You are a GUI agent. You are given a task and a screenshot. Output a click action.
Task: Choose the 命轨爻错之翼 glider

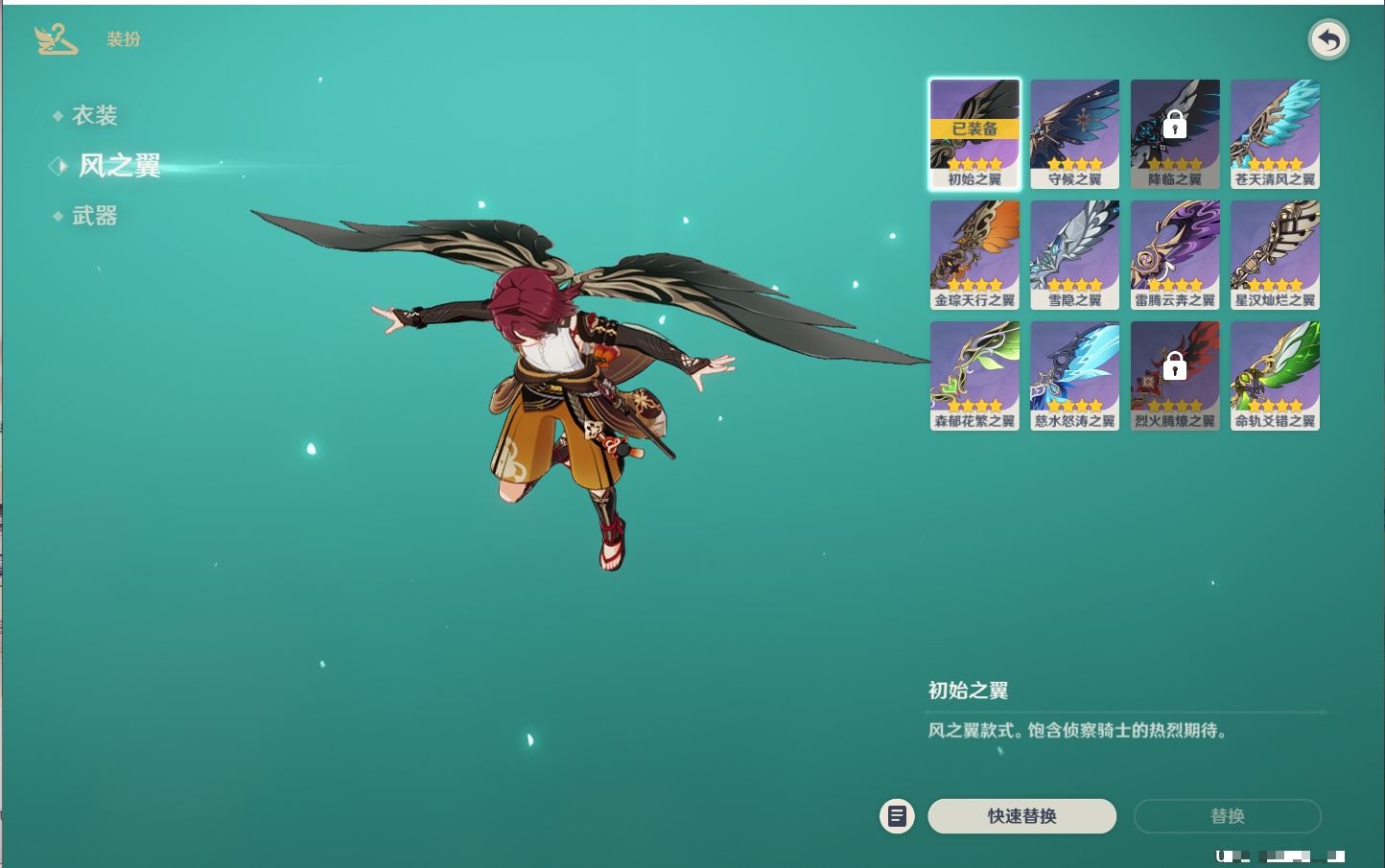[x=1275, y=375]
